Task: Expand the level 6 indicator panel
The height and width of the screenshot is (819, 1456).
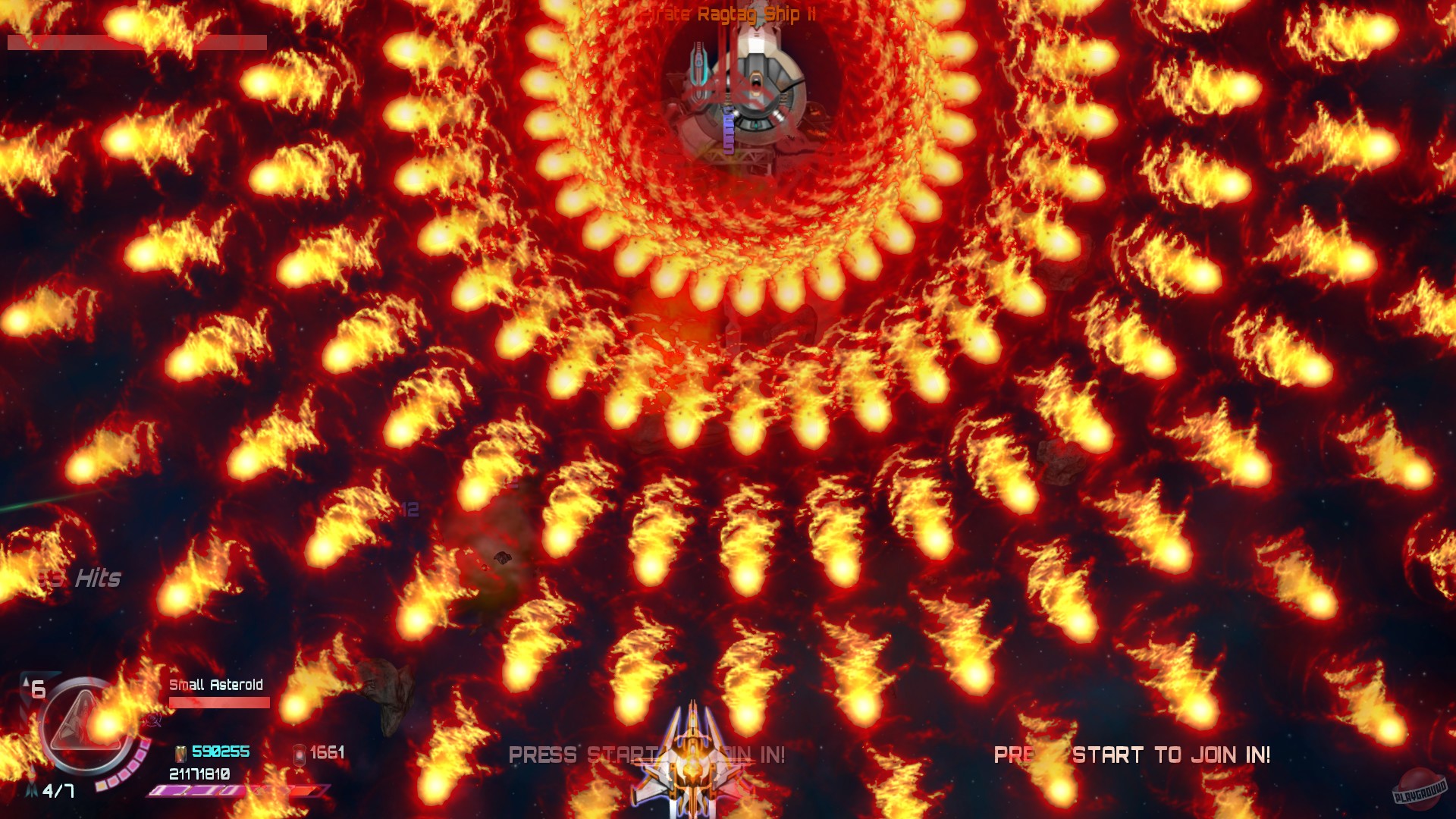Action: [37, 689]
